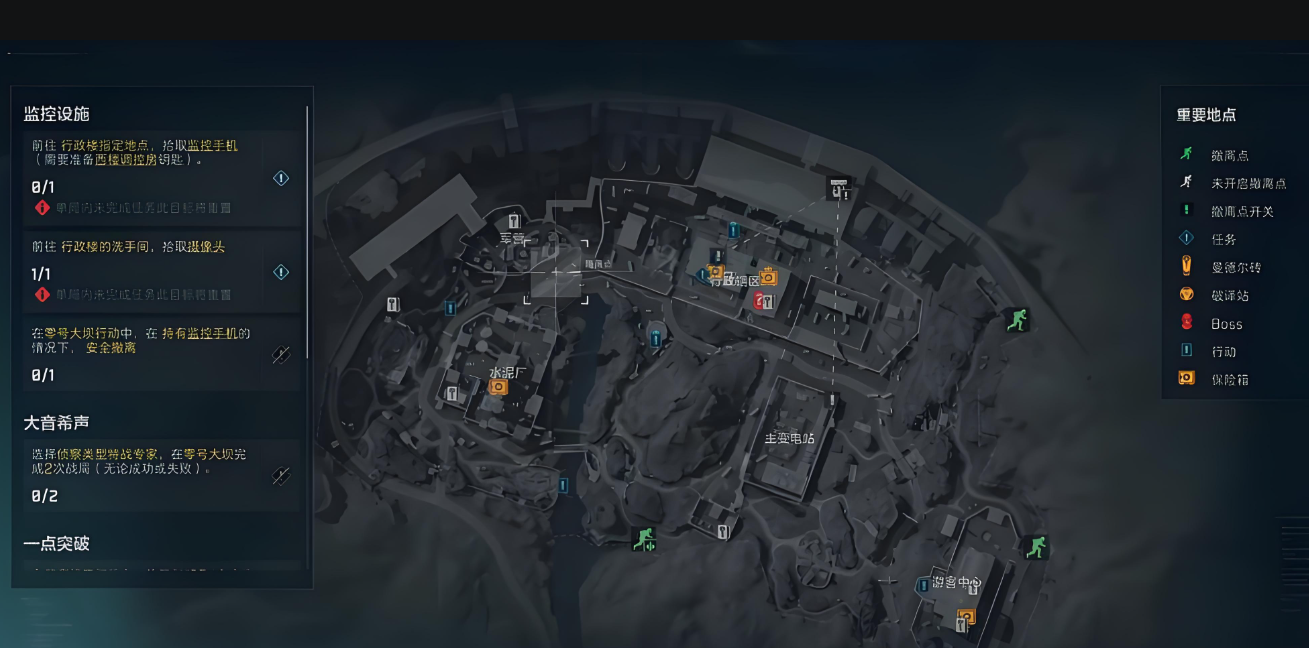Click the red Boss marker in 行政辖区

[759, 300]
